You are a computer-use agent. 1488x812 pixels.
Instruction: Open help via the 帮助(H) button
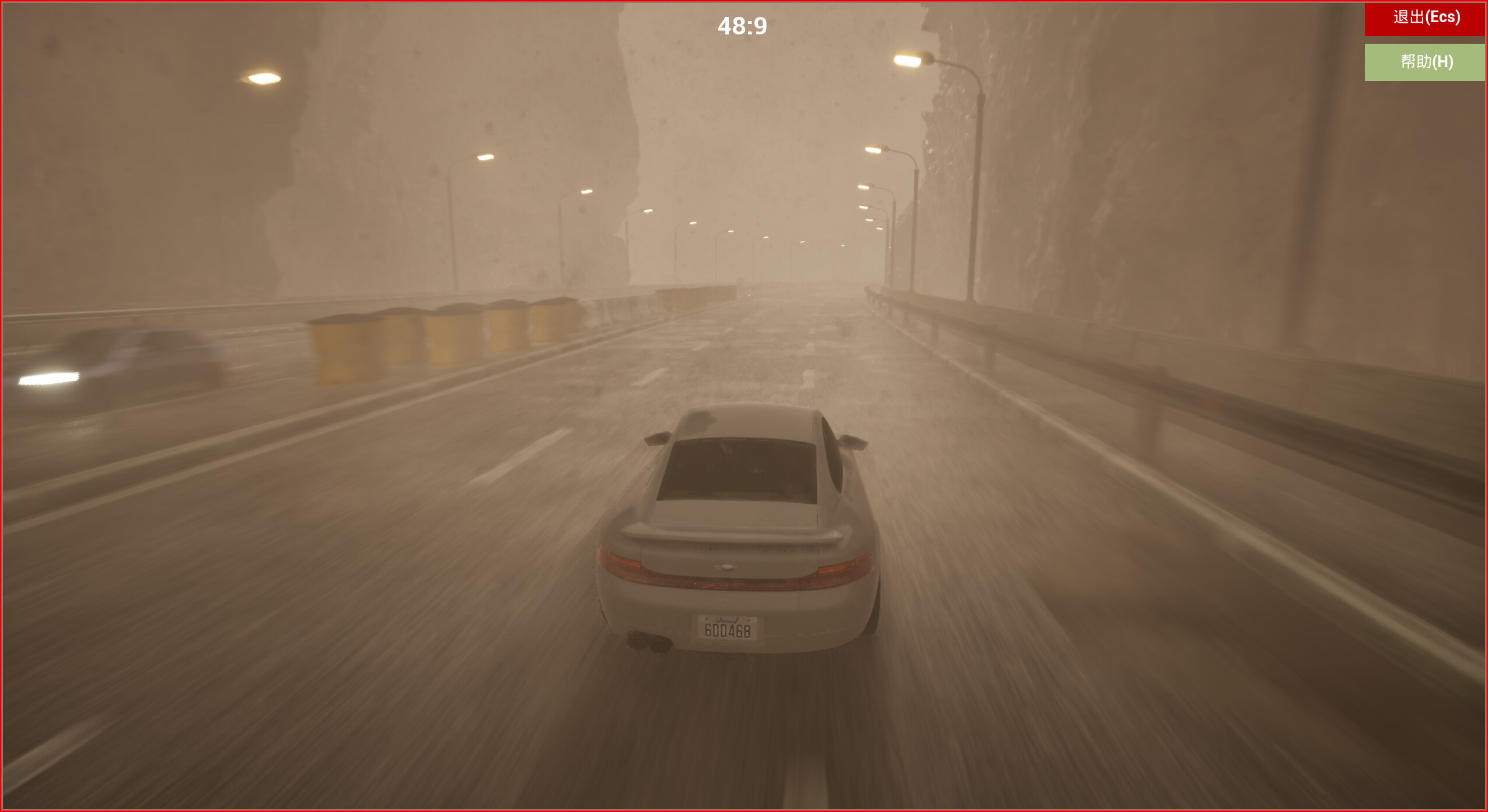click(1424, 61)
